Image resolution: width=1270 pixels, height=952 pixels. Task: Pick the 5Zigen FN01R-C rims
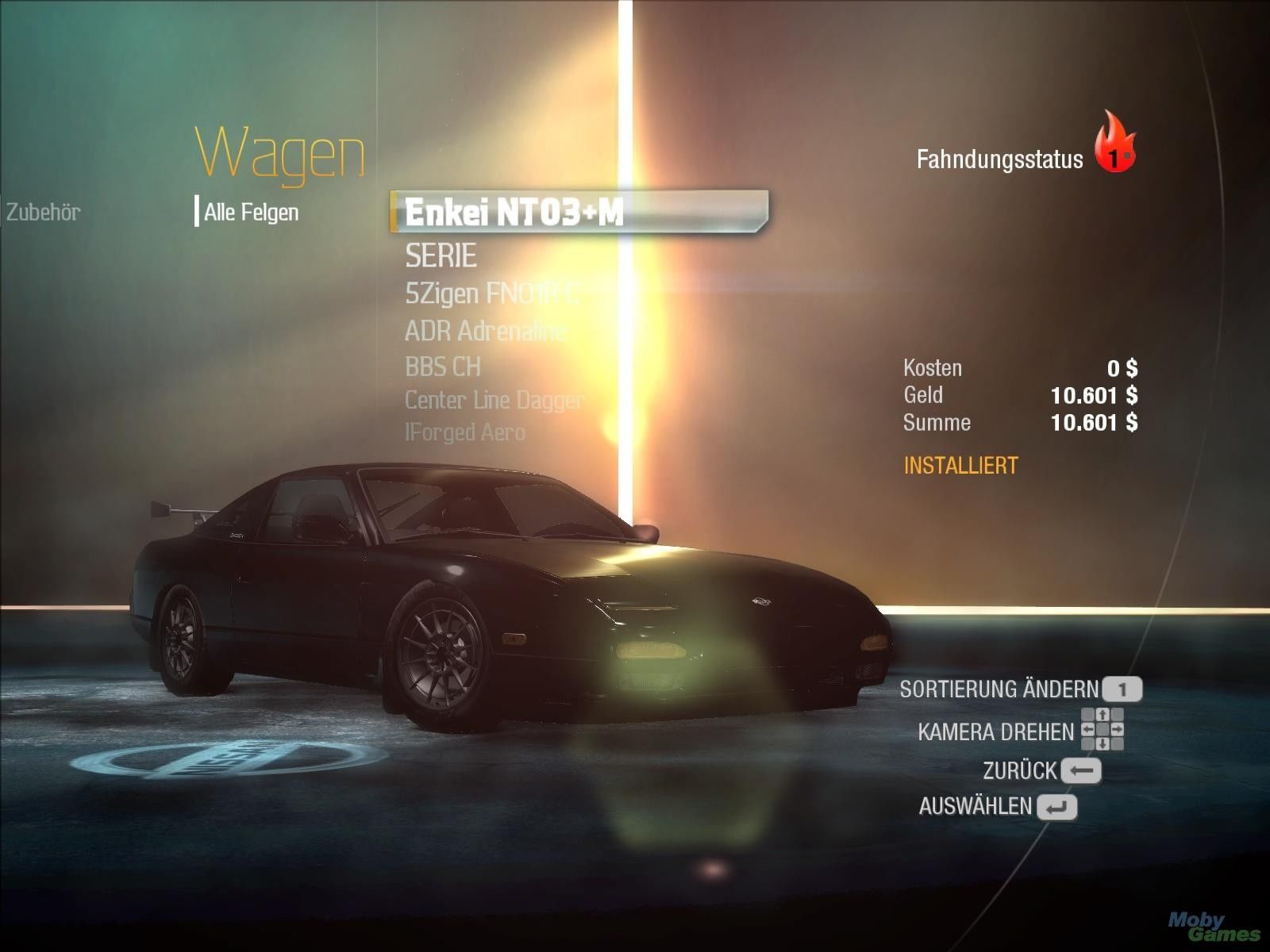492,294
